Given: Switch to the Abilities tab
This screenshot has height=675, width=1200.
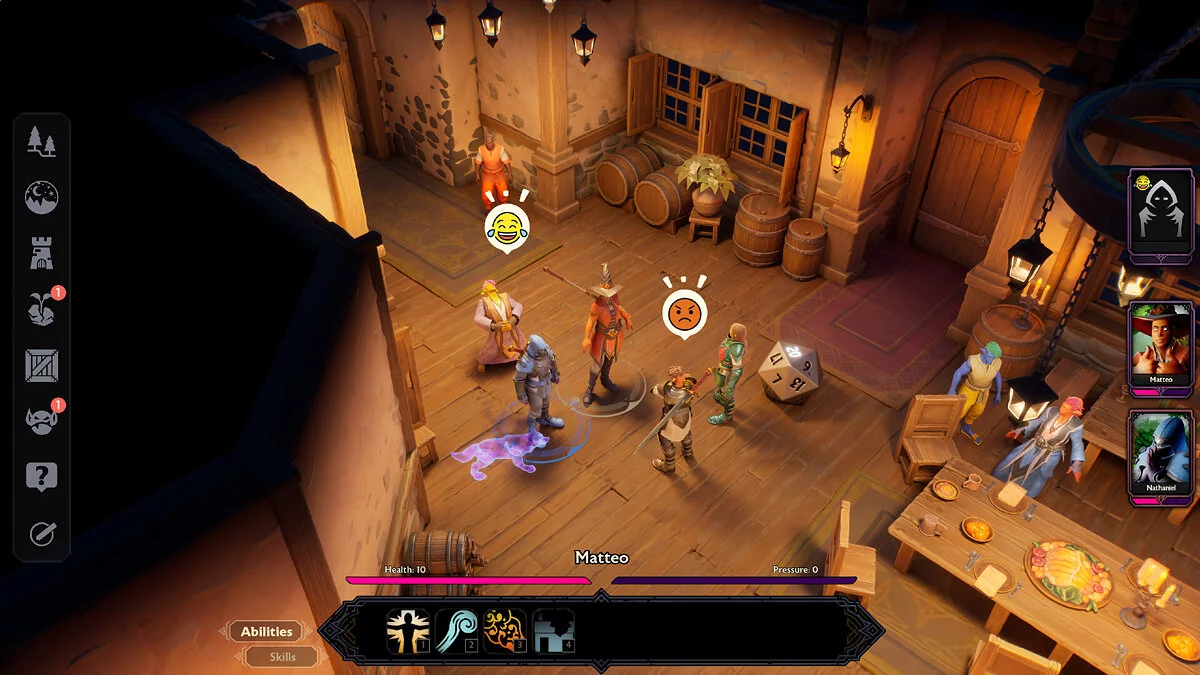Looking at the screenshot, I should click(266, 632).
